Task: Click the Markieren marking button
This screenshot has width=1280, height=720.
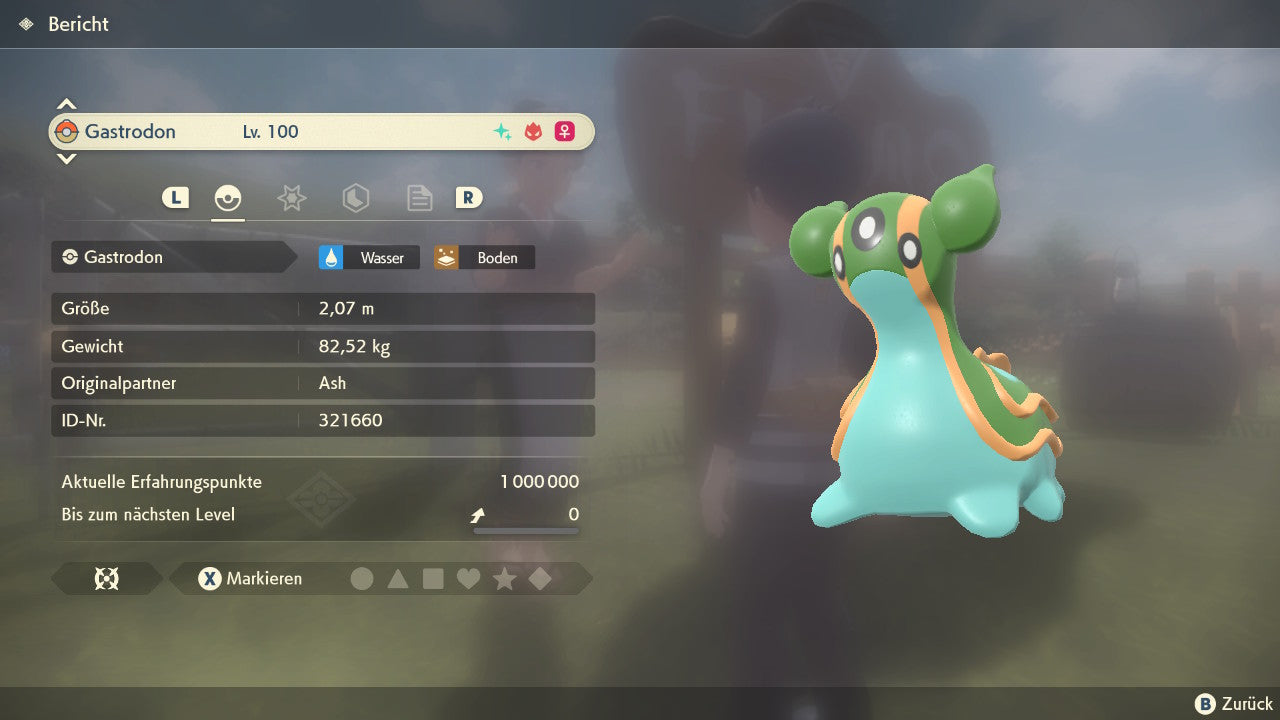Action: (x=250, y=578)
